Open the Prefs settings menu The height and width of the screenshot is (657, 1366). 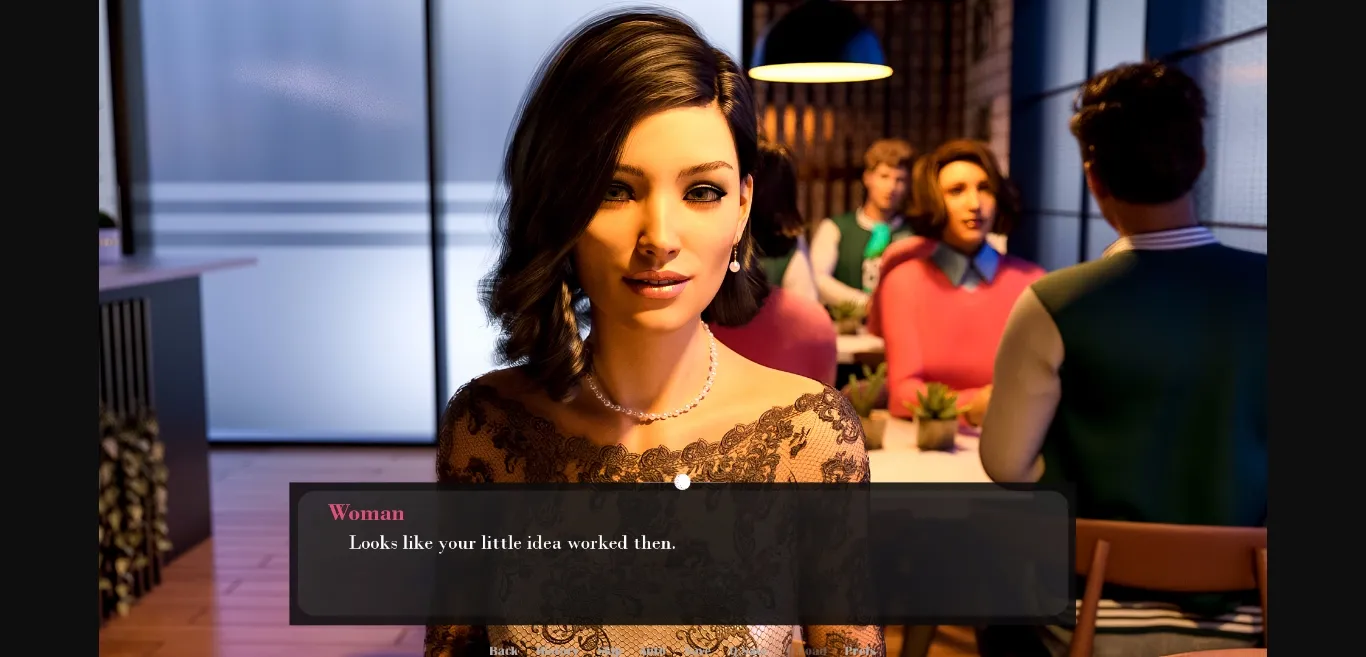pos(860,651)
